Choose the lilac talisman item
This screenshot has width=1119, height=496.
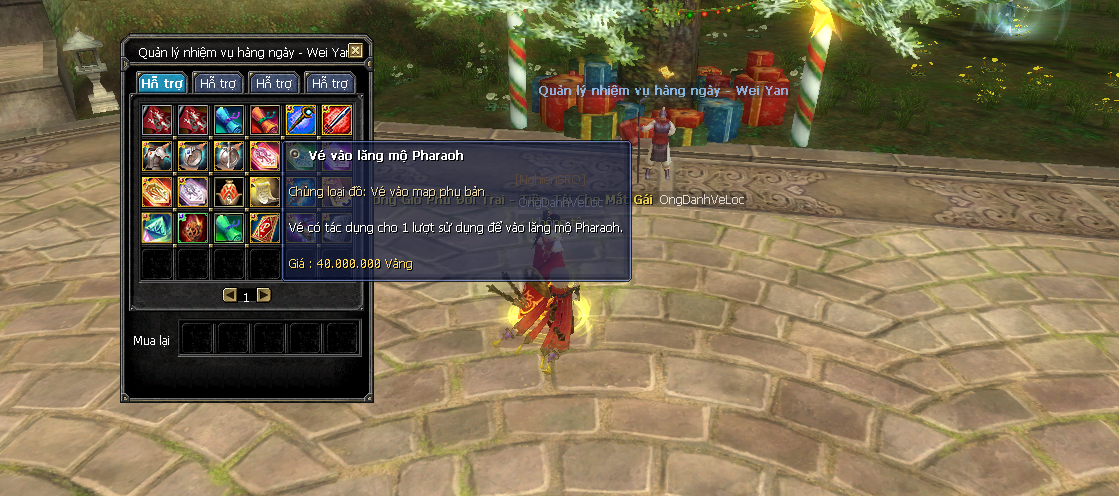pyautogui.click(x=193, y=191)
